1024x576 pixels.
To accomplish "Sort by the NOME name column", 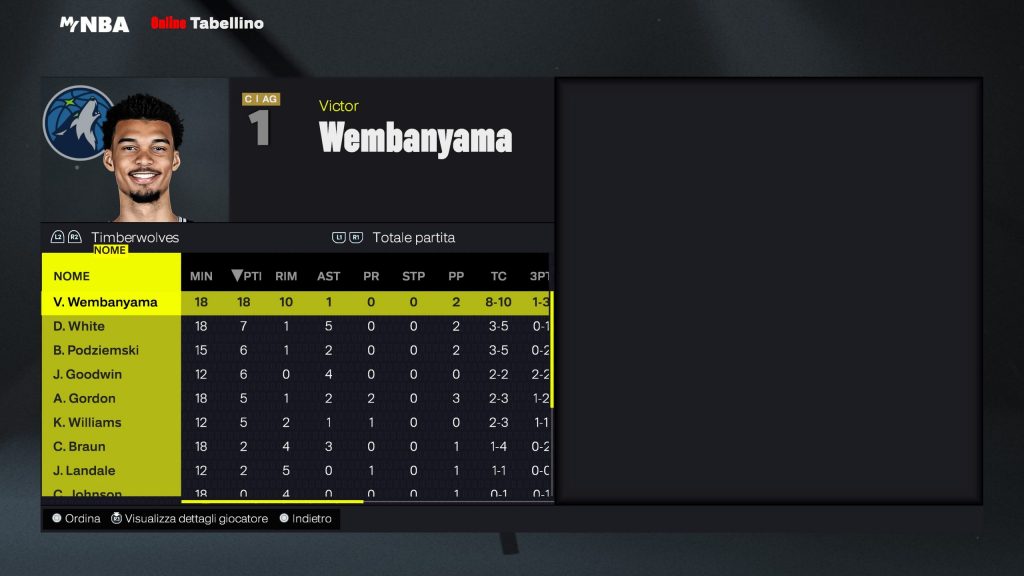I will pos(72,276).
